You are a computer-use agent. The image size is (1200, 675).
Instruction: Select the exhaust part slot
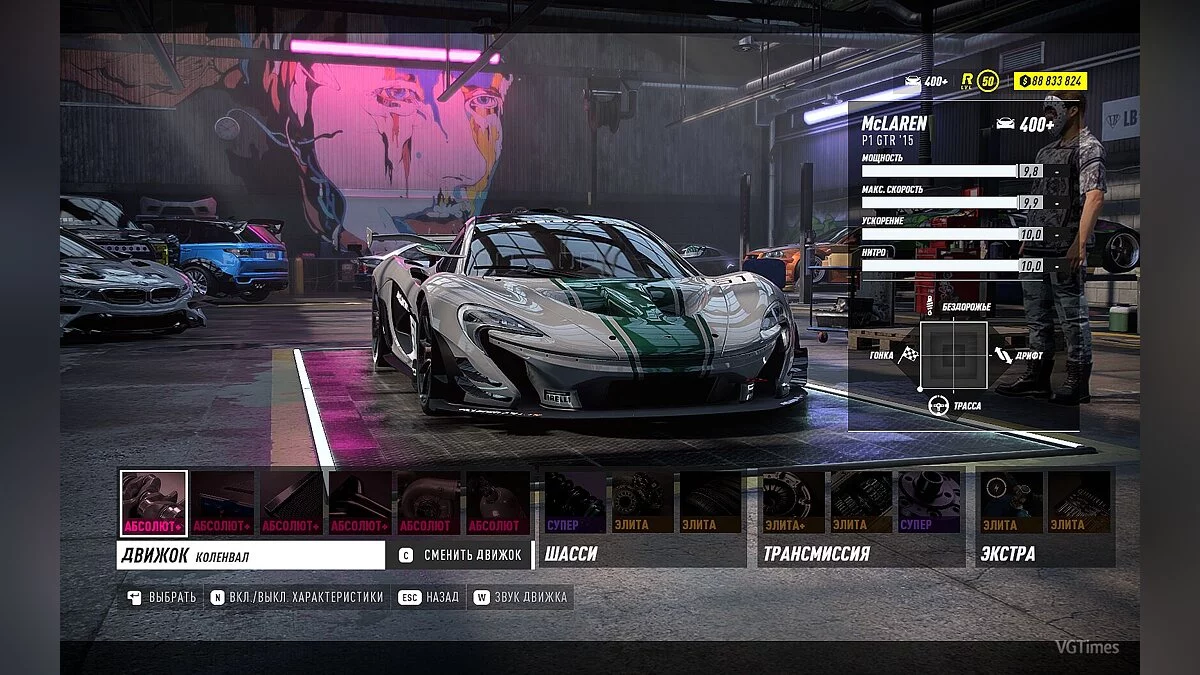pos(360,503)
